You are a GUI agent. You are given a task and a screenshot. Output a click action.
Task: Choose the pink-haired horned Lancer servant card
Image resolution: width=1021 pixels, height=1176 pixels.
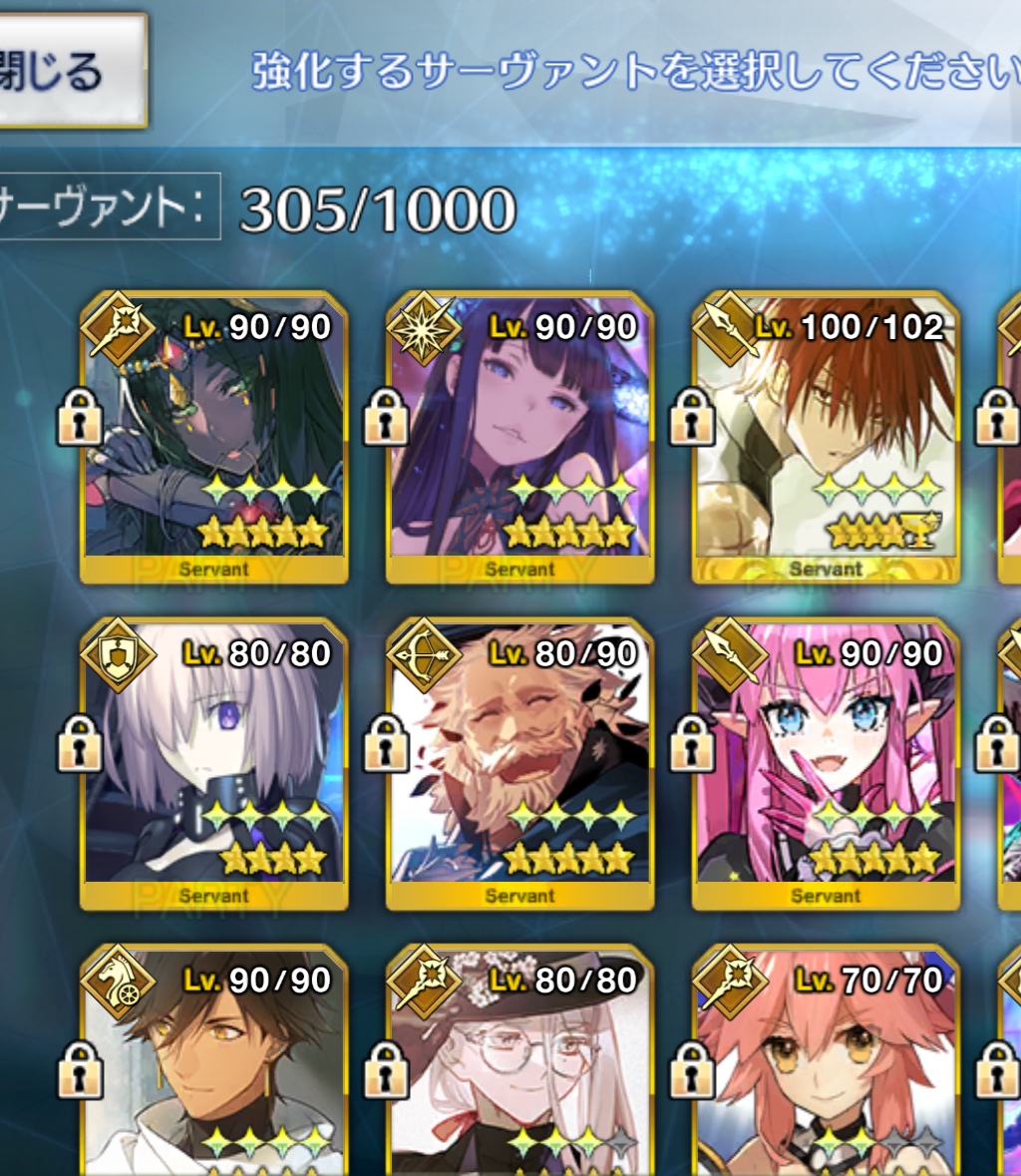tap(826, 766)
